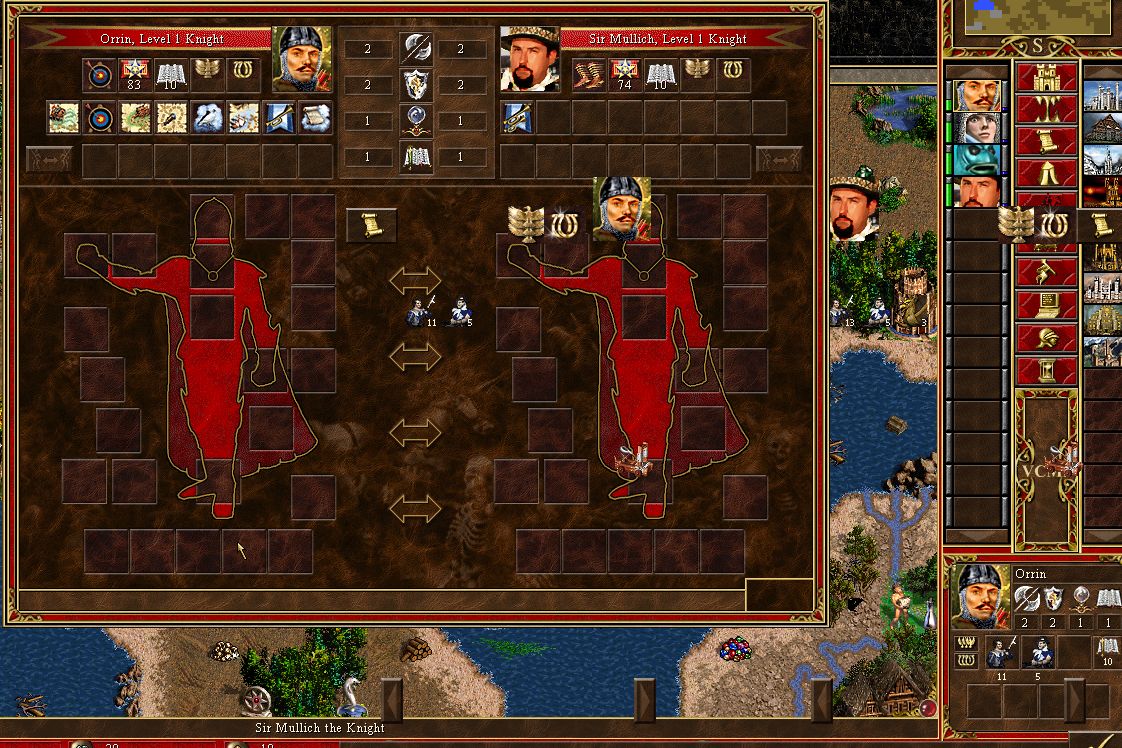View the Attack skill icon between heroes
The width and height of the screenshot is (1122, 748).
[415, 49]
